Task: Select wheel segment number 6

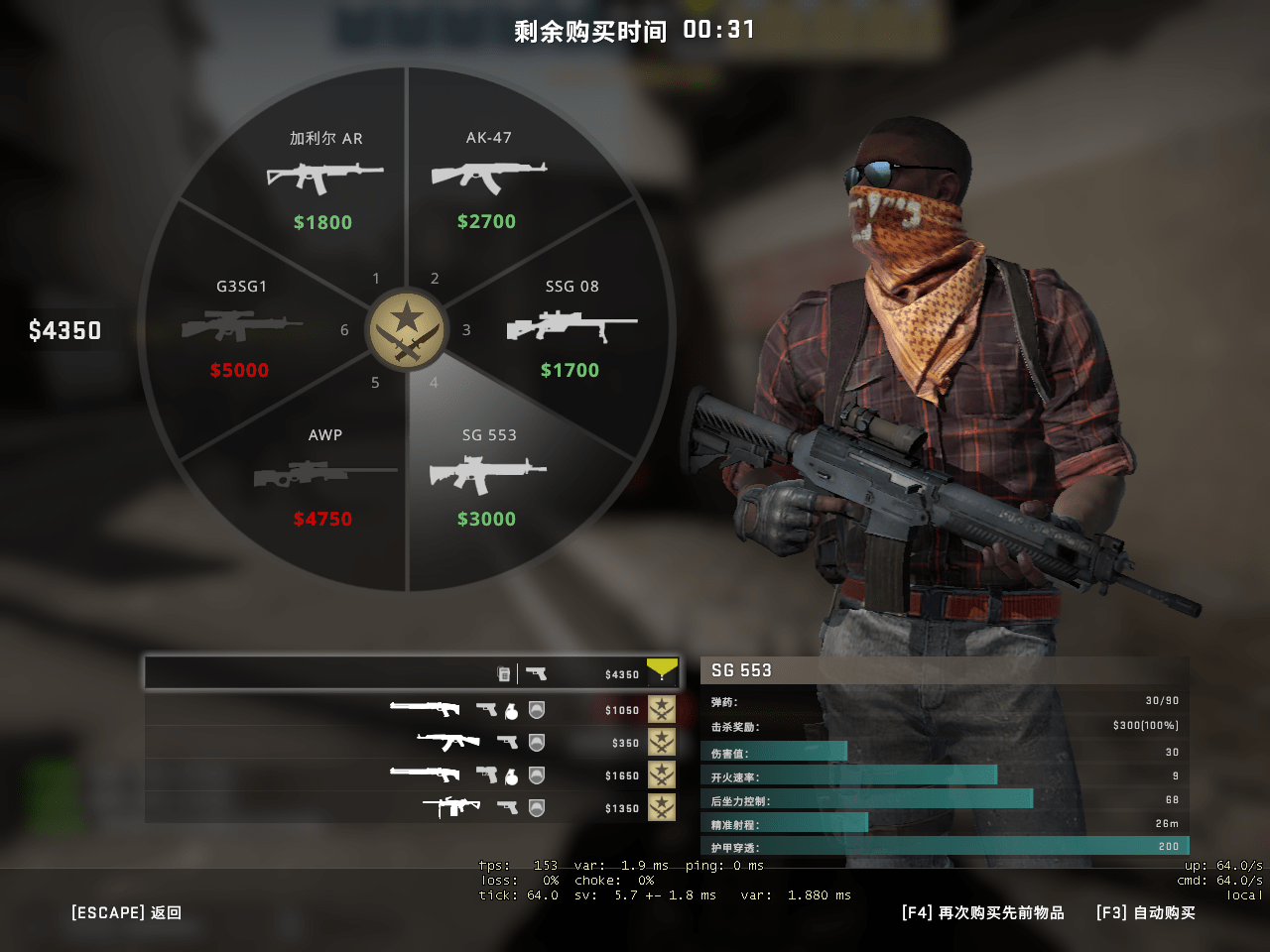Action: click(x=344, y=329)
